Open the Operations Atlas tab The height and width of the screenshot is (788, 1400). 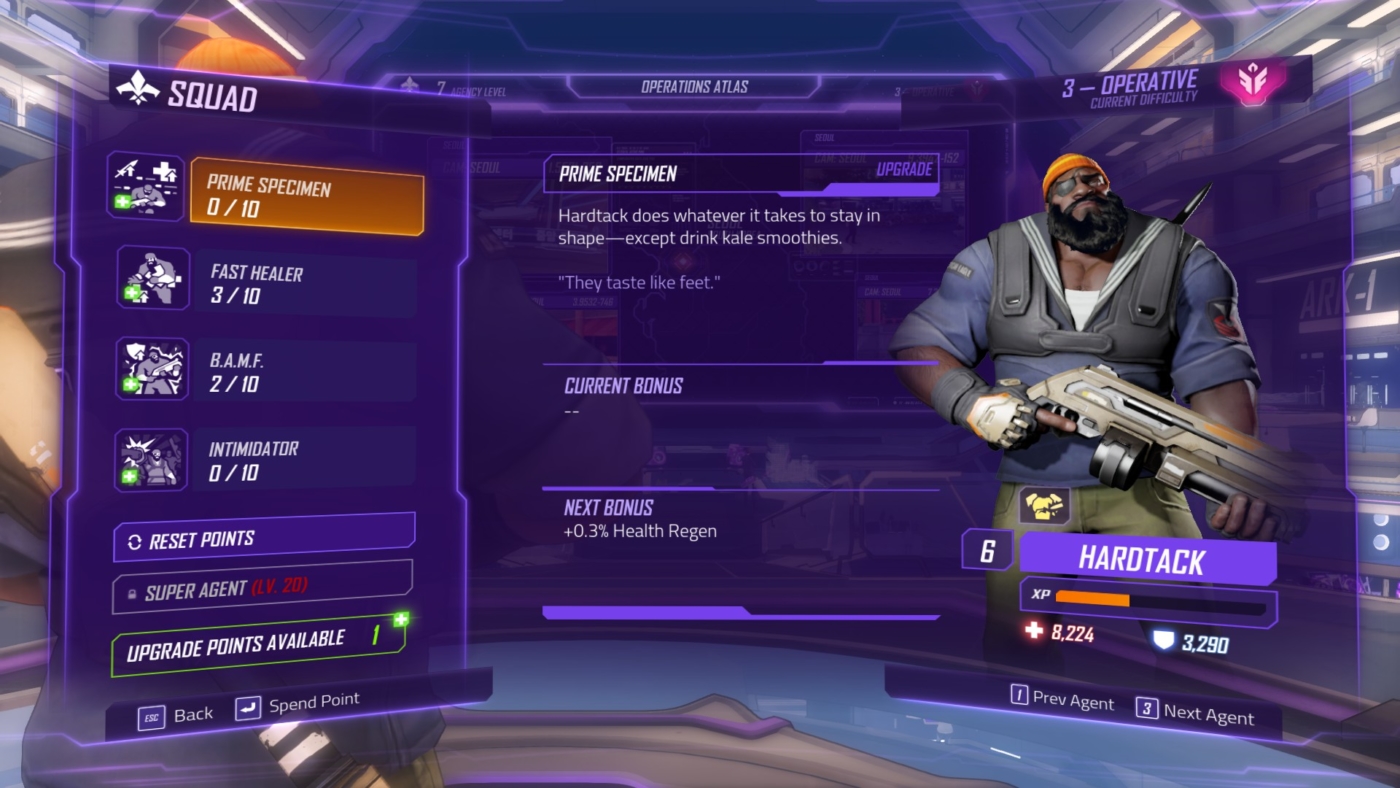click(x=697, y=86)
